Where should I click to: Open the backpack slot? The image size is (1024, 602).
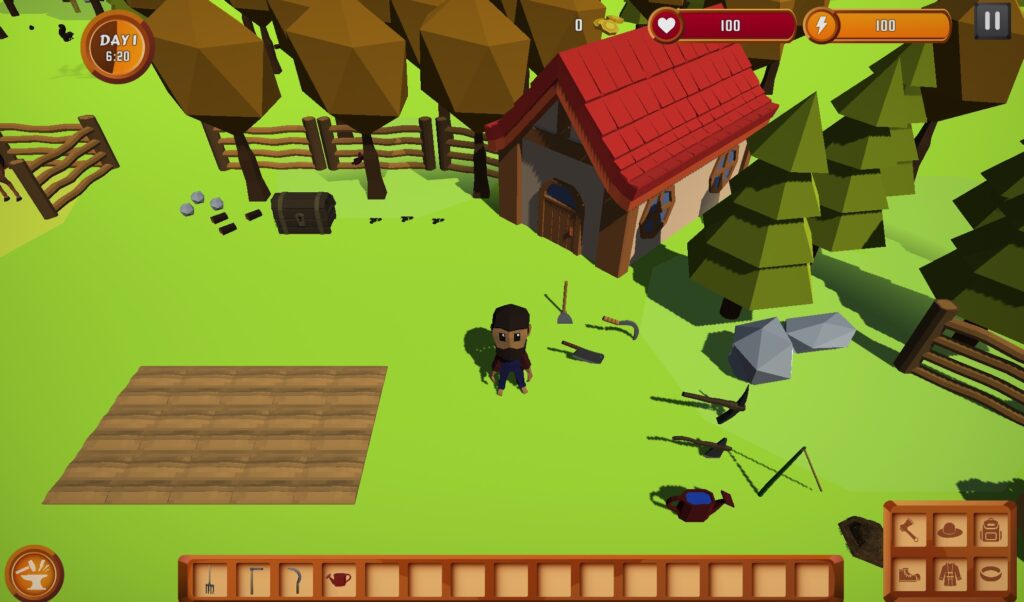tap(991, 530)
